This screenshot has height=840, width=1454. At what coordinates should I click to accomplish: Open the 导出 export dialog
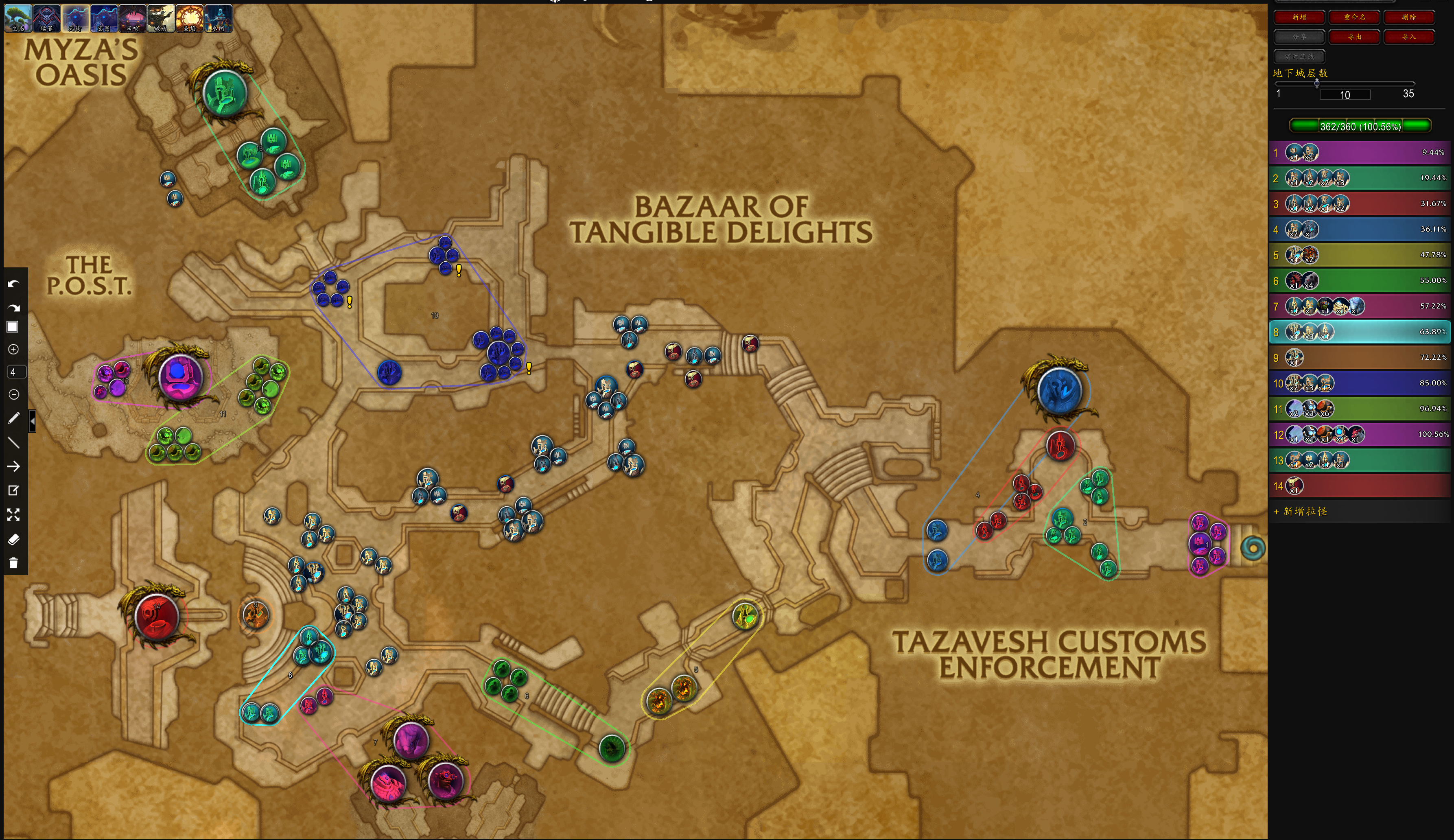click(1353, 37)
